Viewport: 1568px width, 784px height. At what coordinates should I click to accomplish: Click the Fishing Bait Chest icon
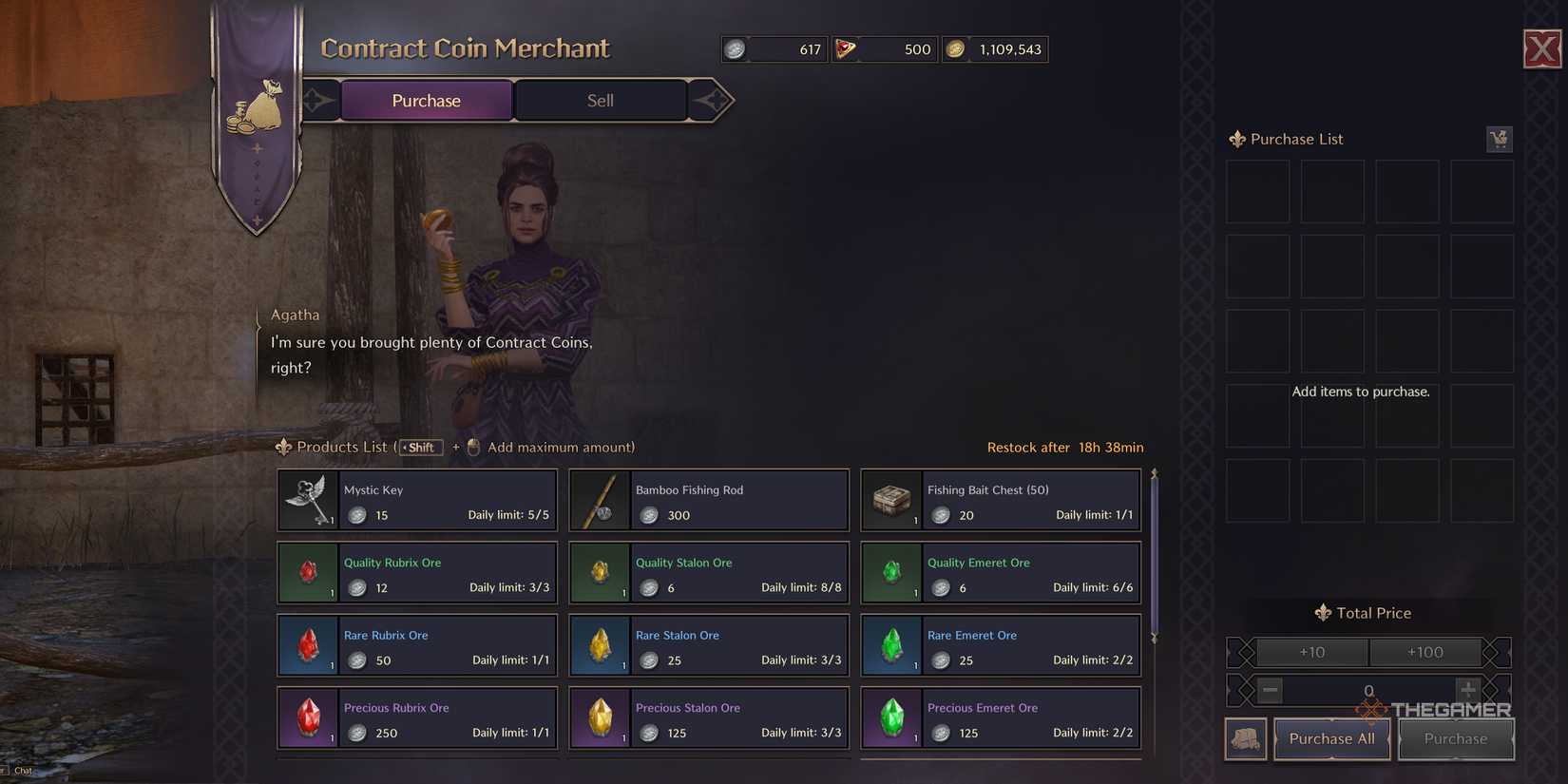point(891,499)
